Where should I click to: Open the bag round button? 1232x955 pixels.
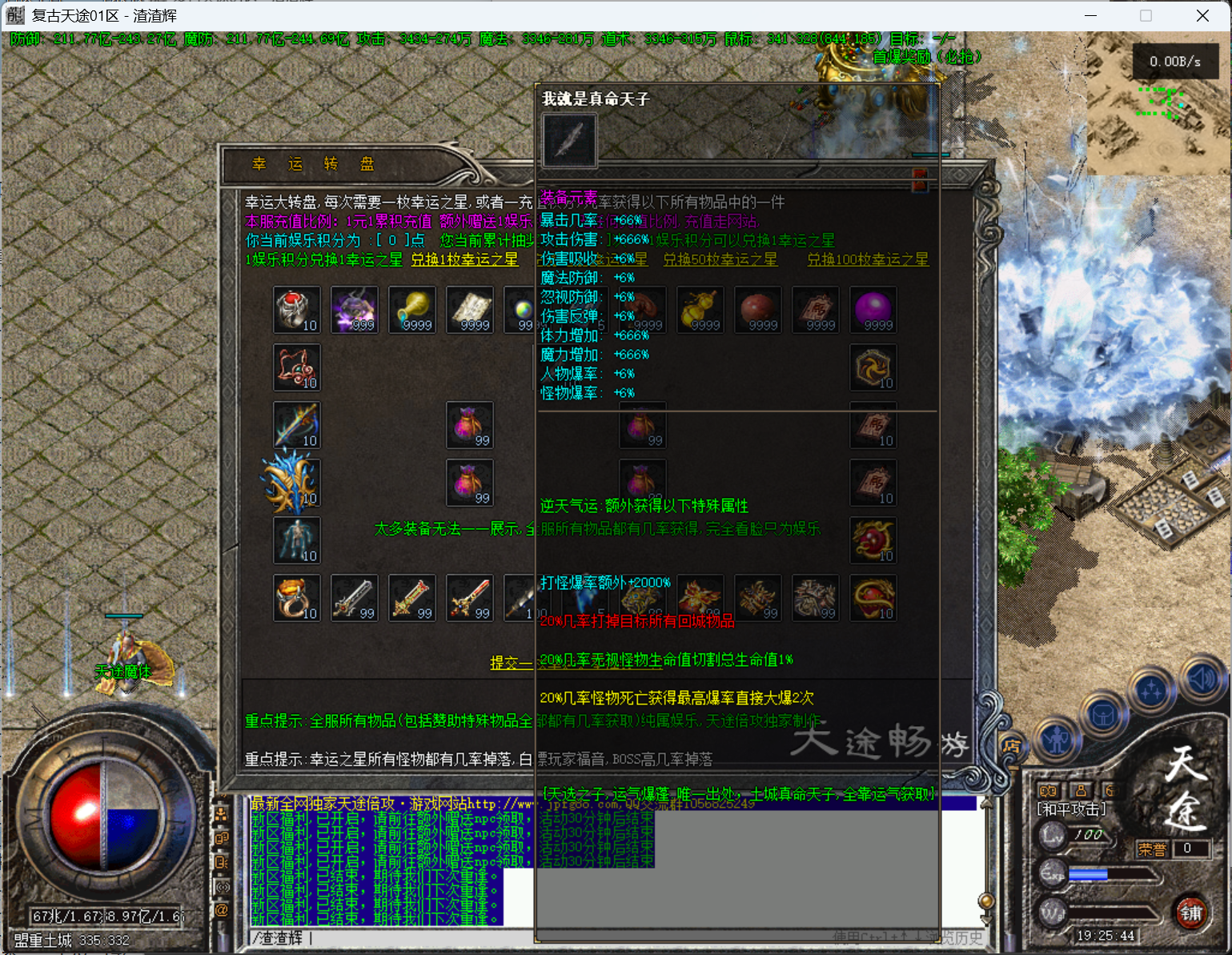click(x=1103, y=714)
